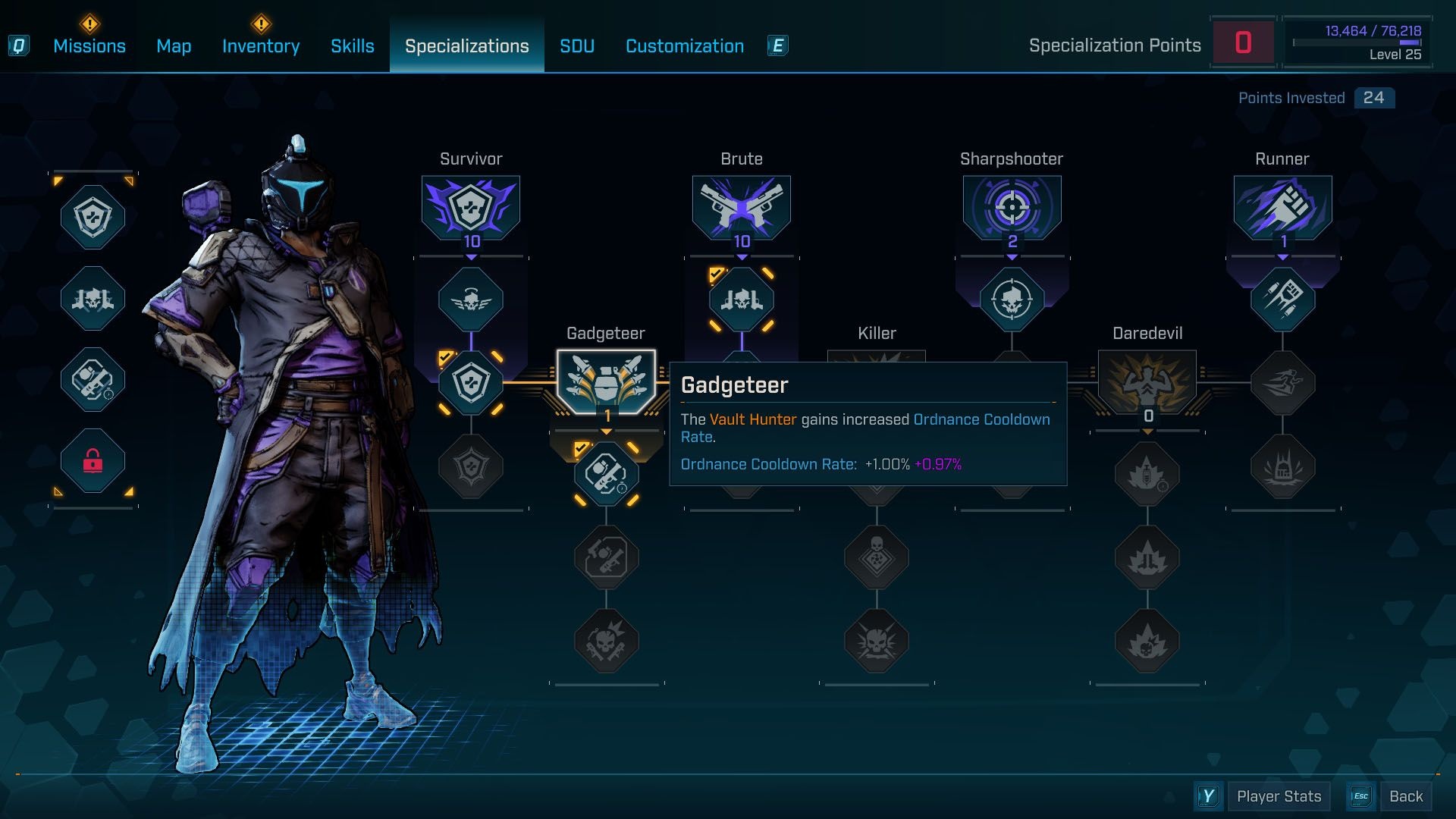Image resolution: width=1456 pixels, height=819 pixels.
Task: Open the Missions tab
Action: point(89,46)
